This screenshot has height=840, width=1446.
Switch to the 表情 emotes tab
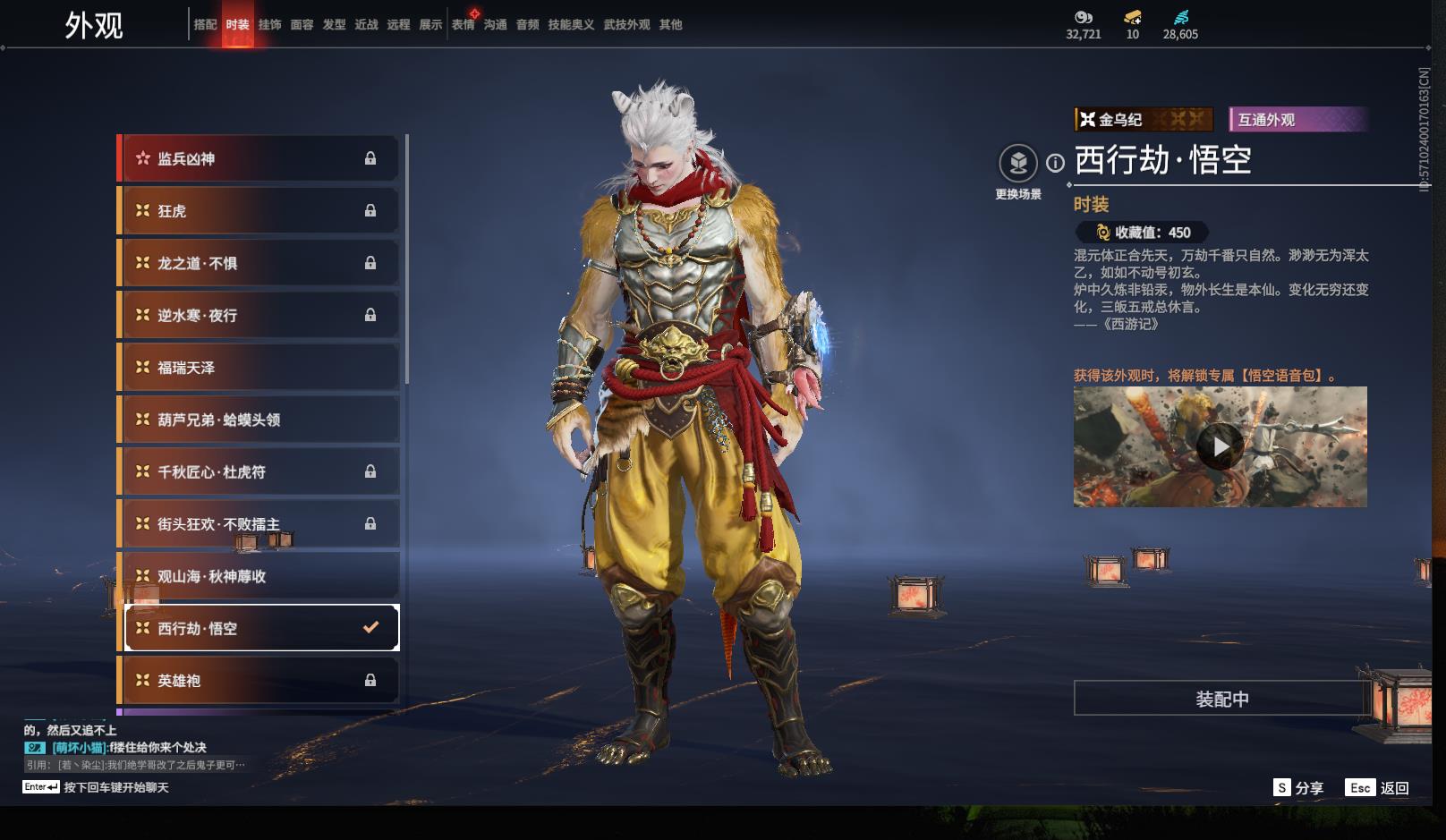point(463,25)
